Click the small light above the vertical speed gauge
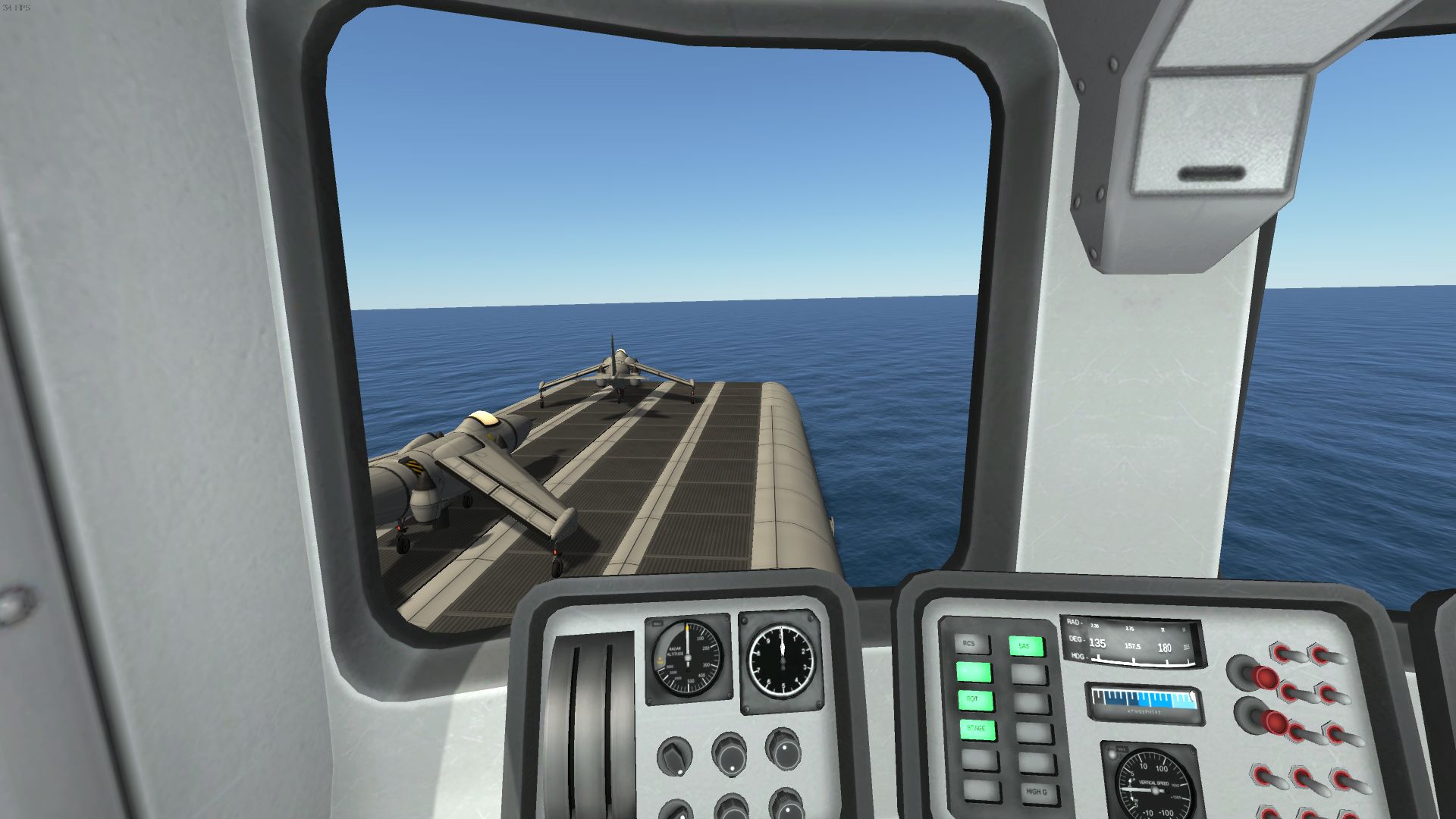Screen dimensions: 1456x819 click(1113, 755)
